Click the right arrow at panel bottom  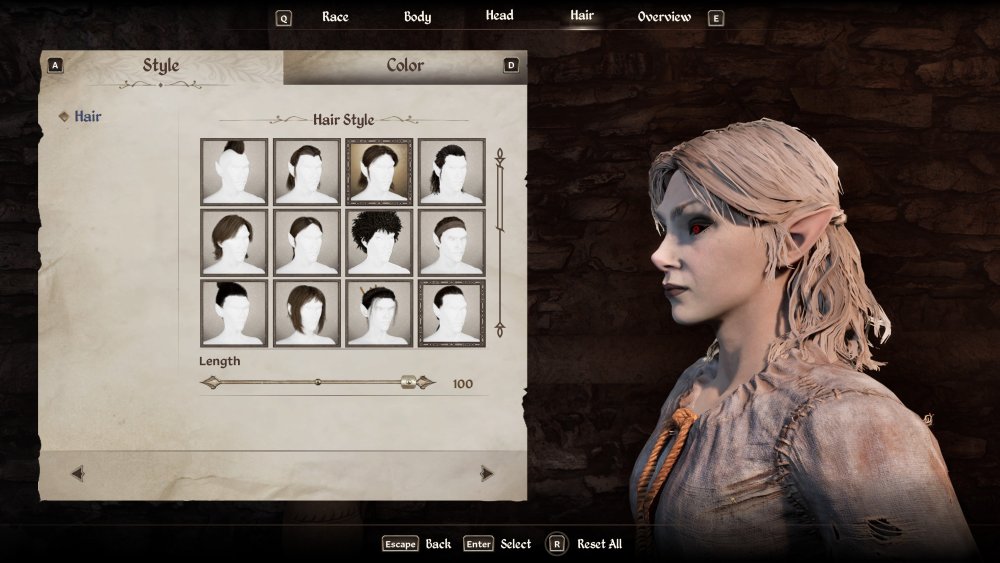pyautogui.click(x=487, y=474)
